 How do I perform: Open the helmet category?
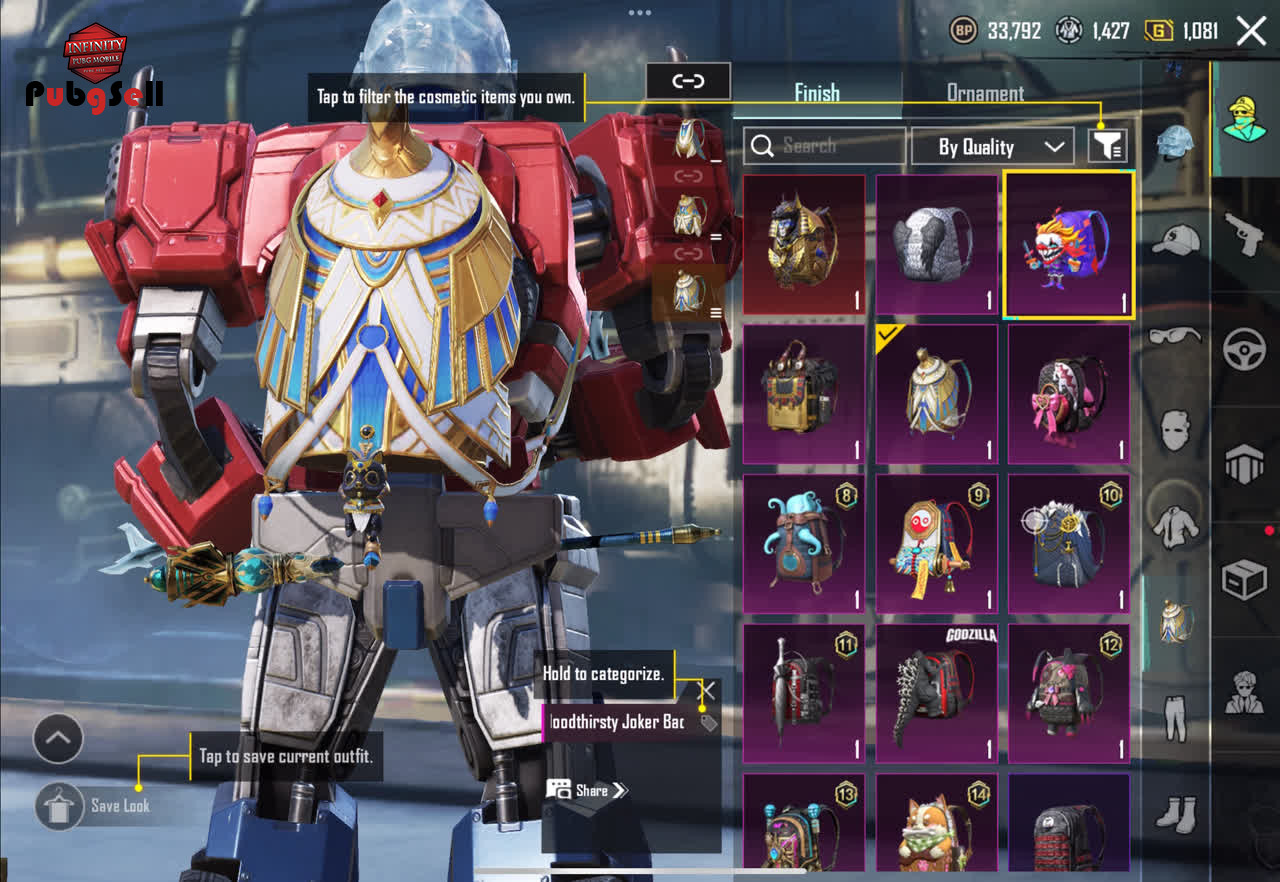tap(1175, 143)
